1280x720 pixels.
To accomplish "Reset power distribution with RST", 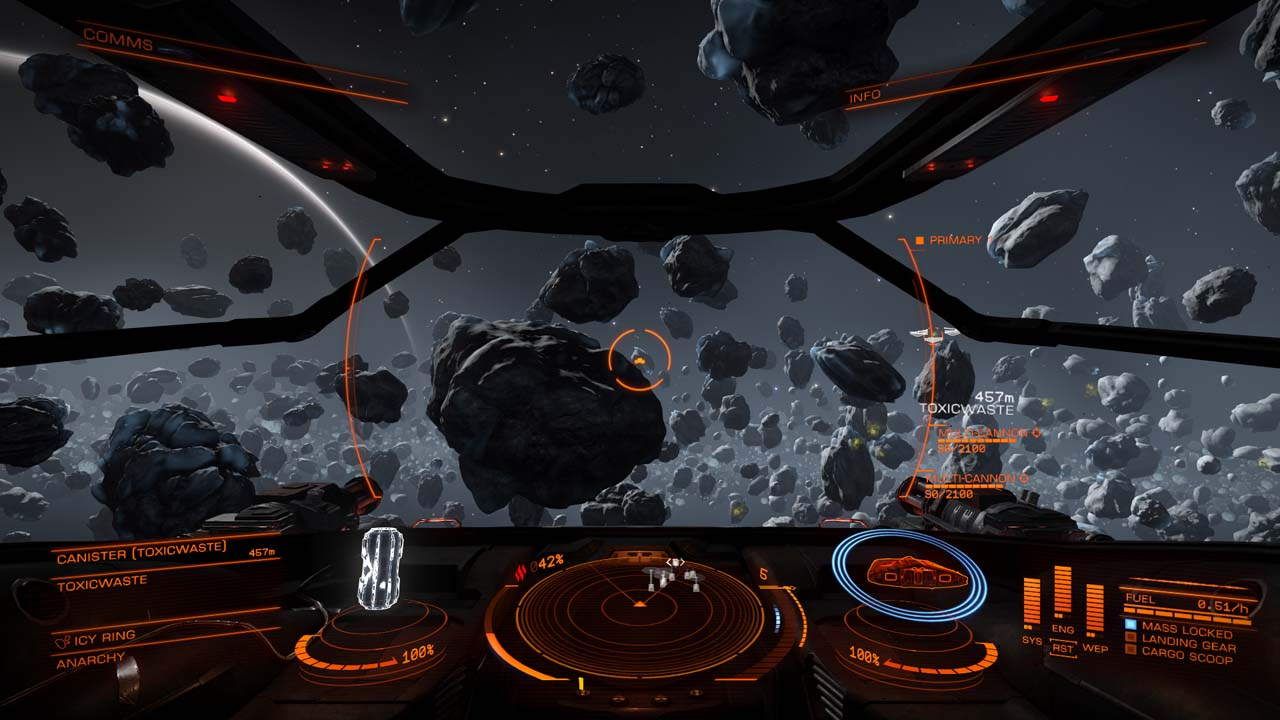I will [x=1062, y=649].
